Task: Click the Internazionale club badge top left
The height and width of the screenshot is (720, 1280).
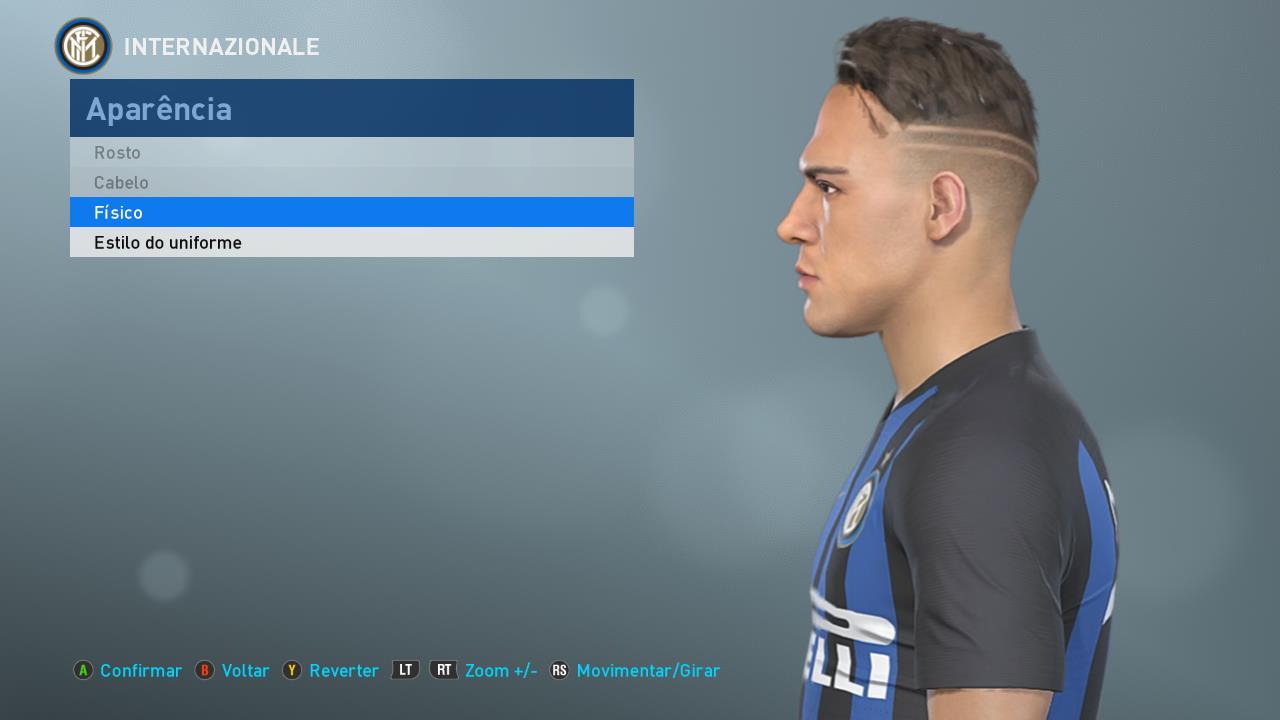Action: (83, 46)
